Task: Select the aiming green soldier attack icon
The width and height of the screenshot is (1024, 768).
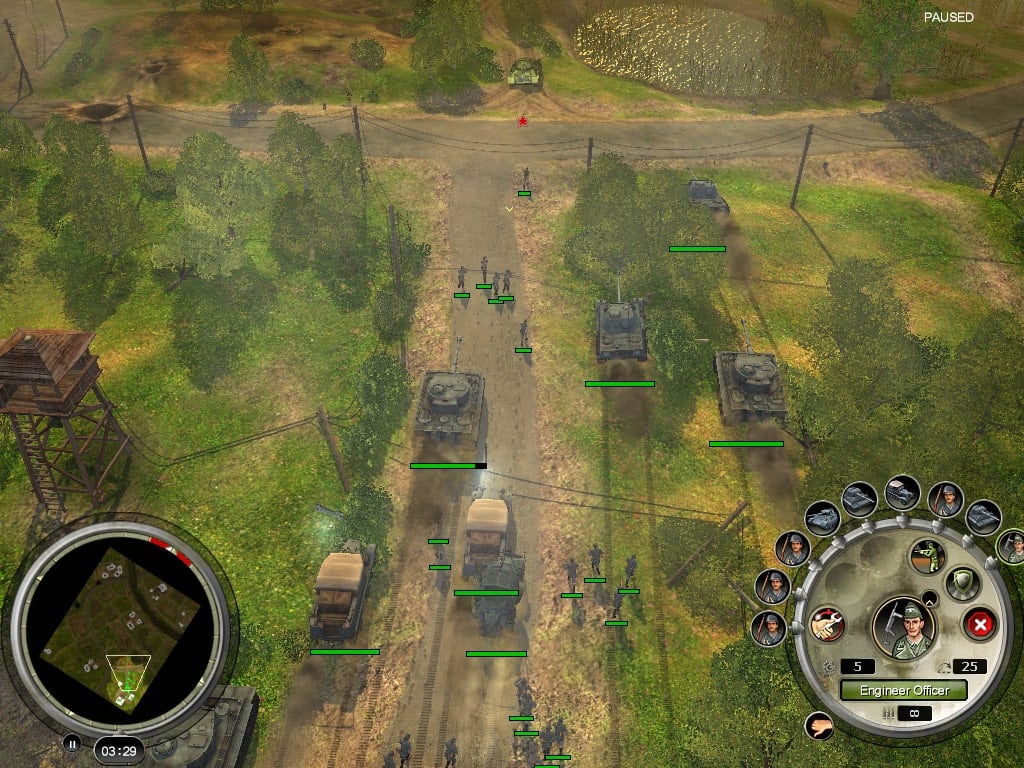Action: point(927,556)
